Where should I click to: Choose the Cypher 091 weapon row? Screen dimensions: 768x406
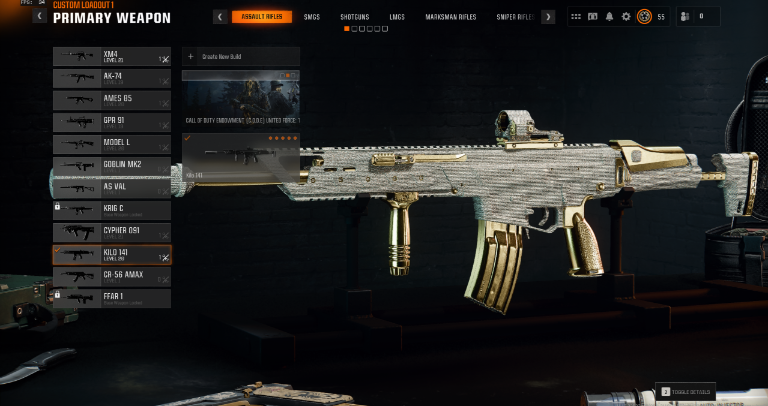point(111,232)
